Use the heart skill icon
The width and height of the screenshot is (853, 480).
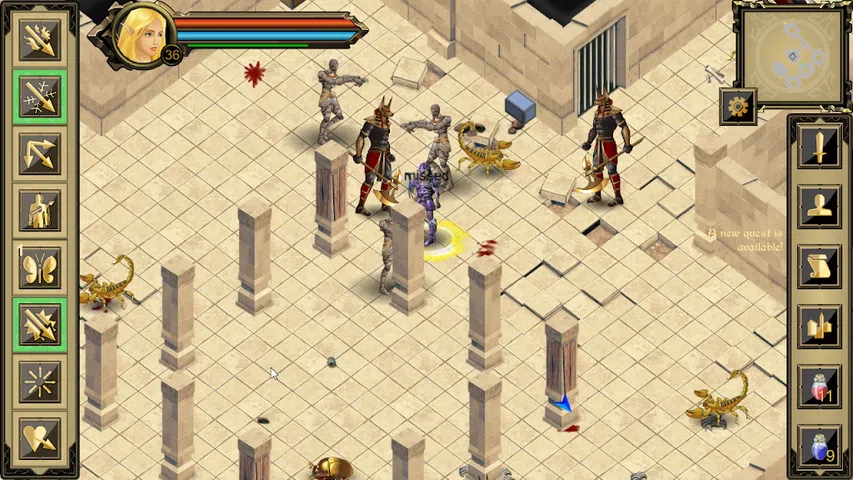coord(40,438)
